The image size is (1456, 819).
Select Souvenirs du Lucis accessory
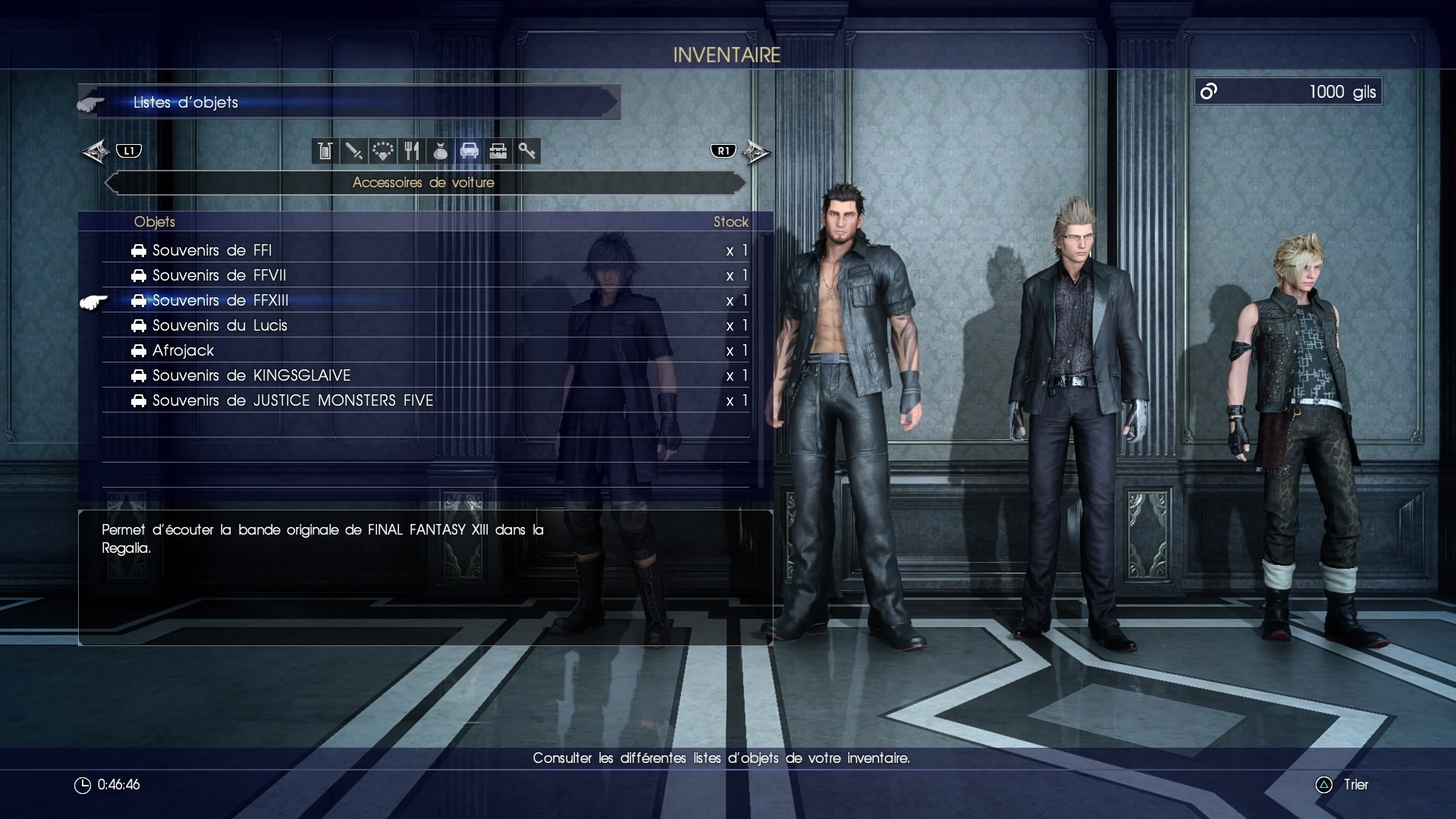220,325
